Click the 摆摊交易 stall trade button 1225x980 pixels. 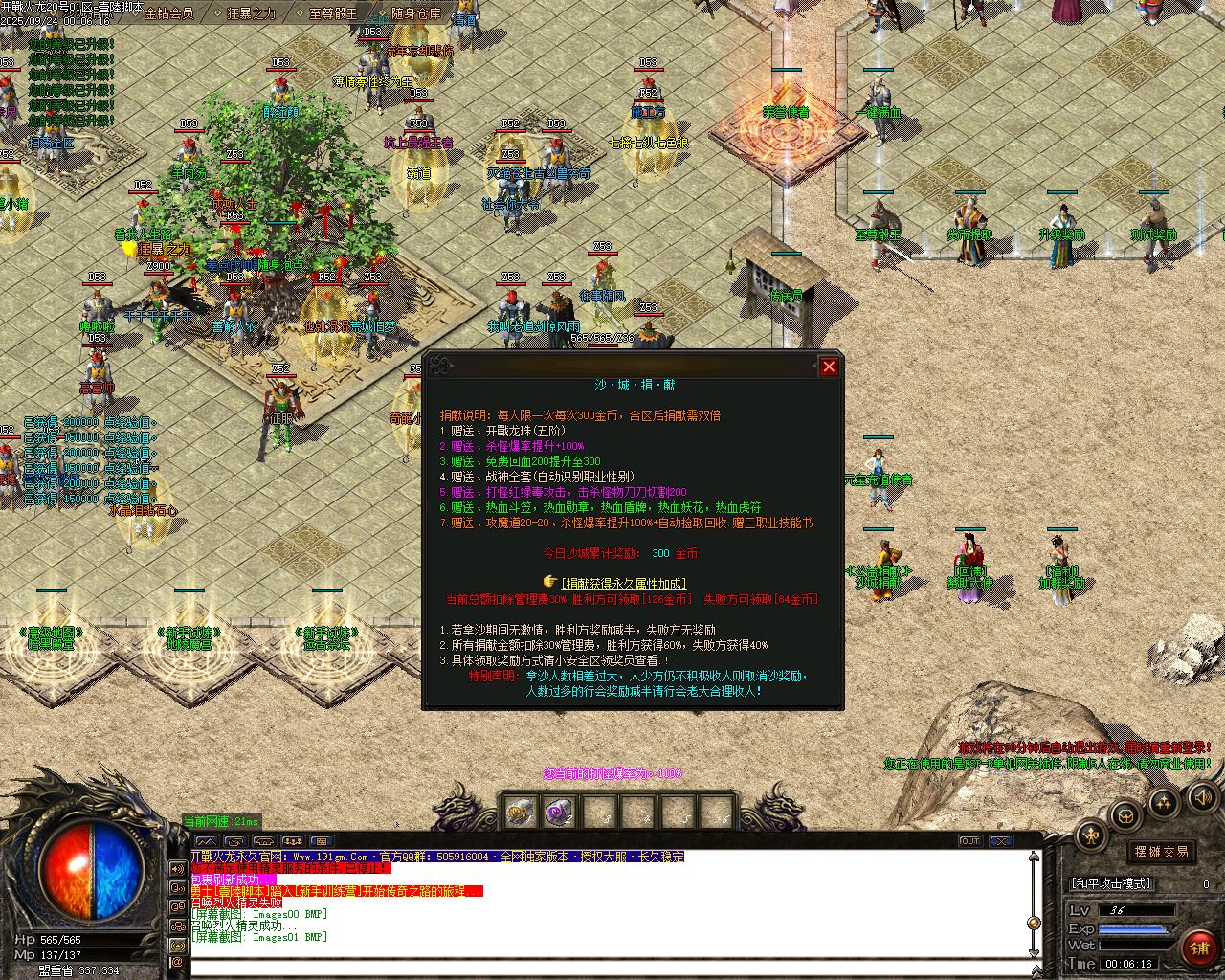click(1160, 850)
